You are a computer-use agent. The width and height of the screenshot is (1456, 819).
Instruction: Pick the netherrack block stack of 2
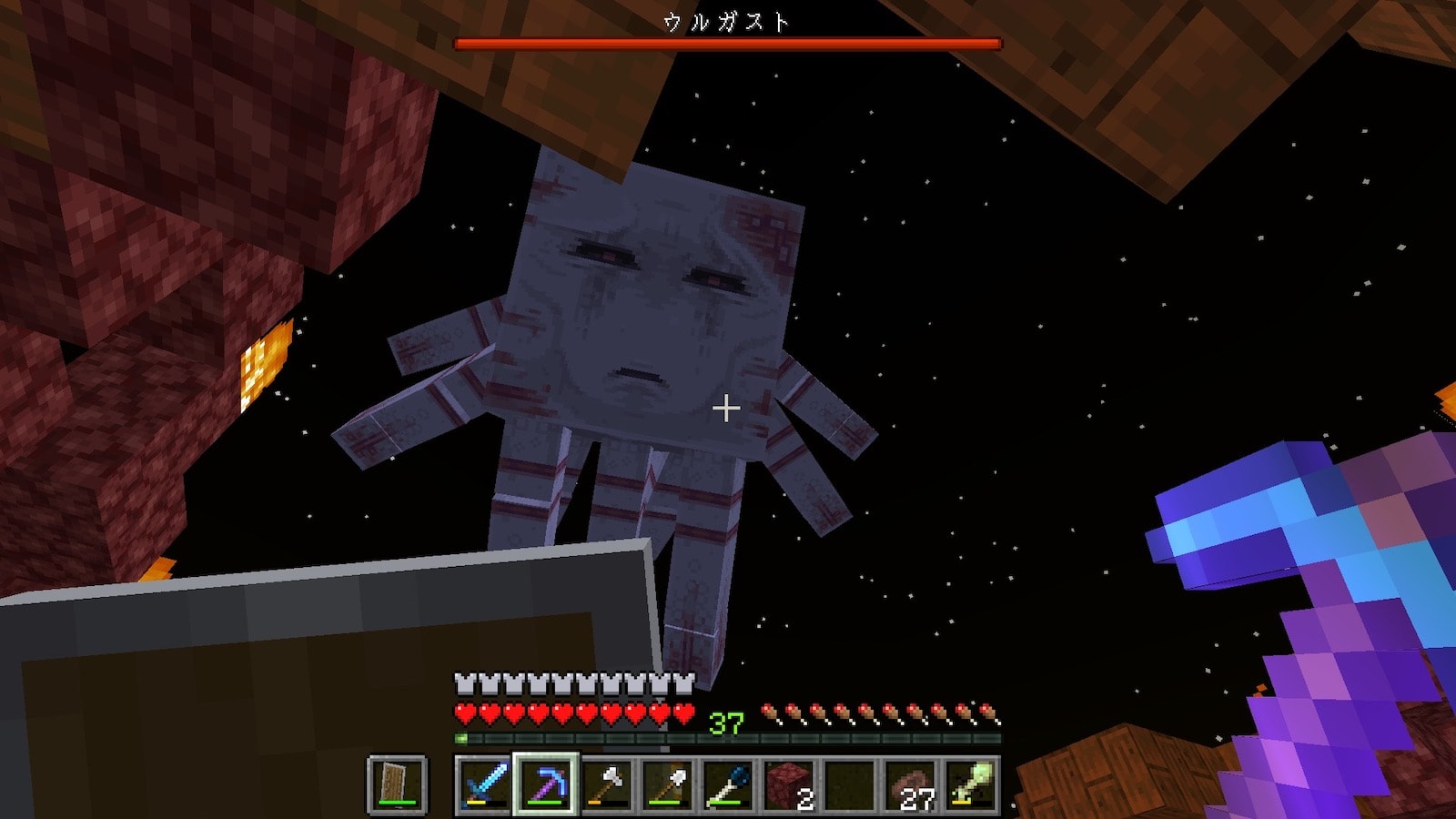pyautogui.click(x=789, y=784)
